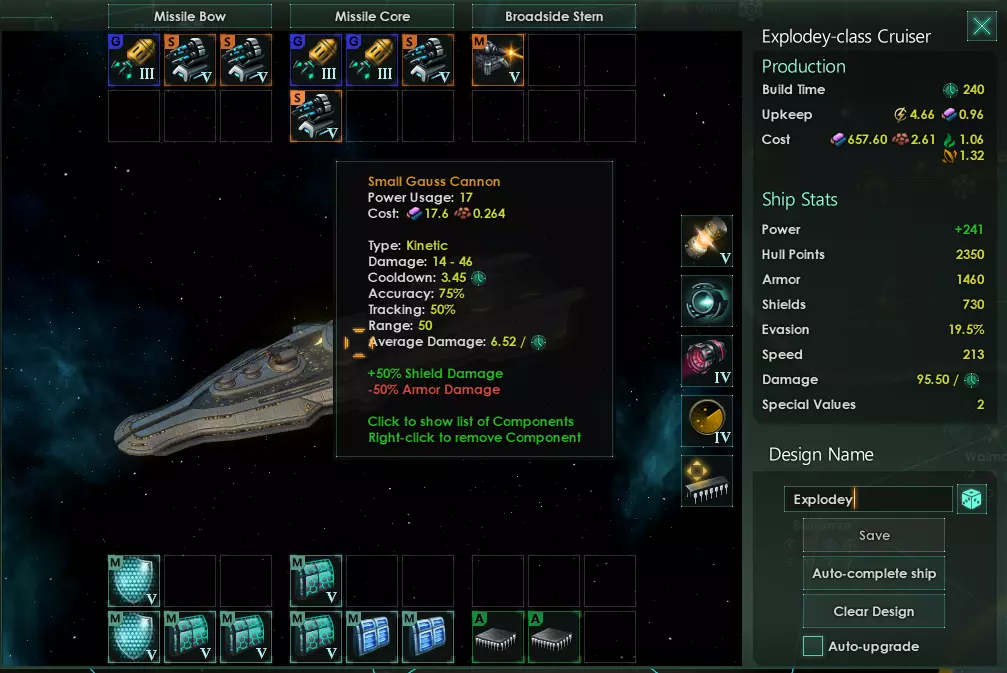The image size is (1007, 673).
Task: Select the reactor component slot
Action: pyautogui.click(x=707, y=241)
